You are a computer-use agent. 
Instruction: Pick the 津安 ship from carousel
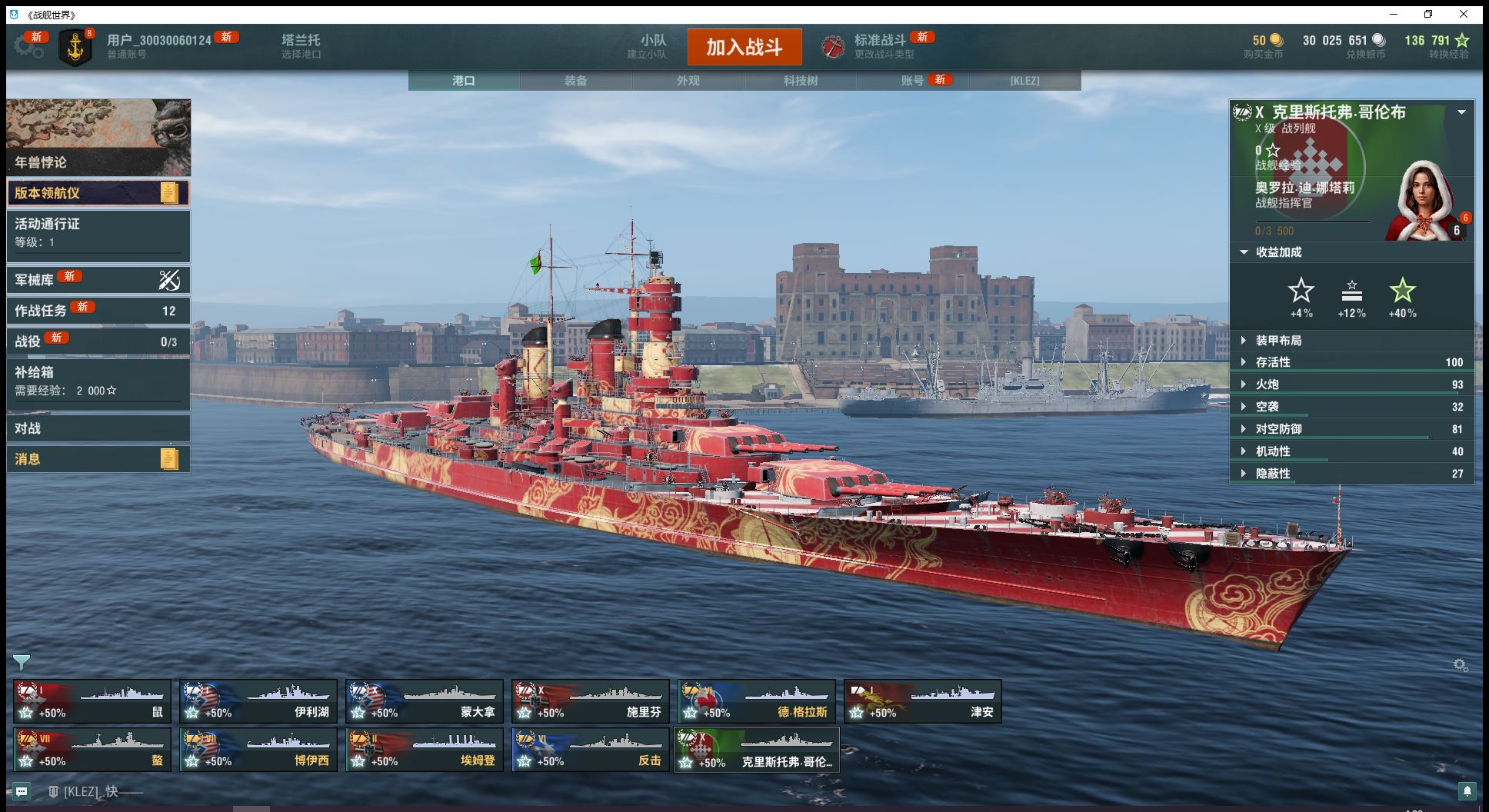pyautogui.click(x=923, y=701)
